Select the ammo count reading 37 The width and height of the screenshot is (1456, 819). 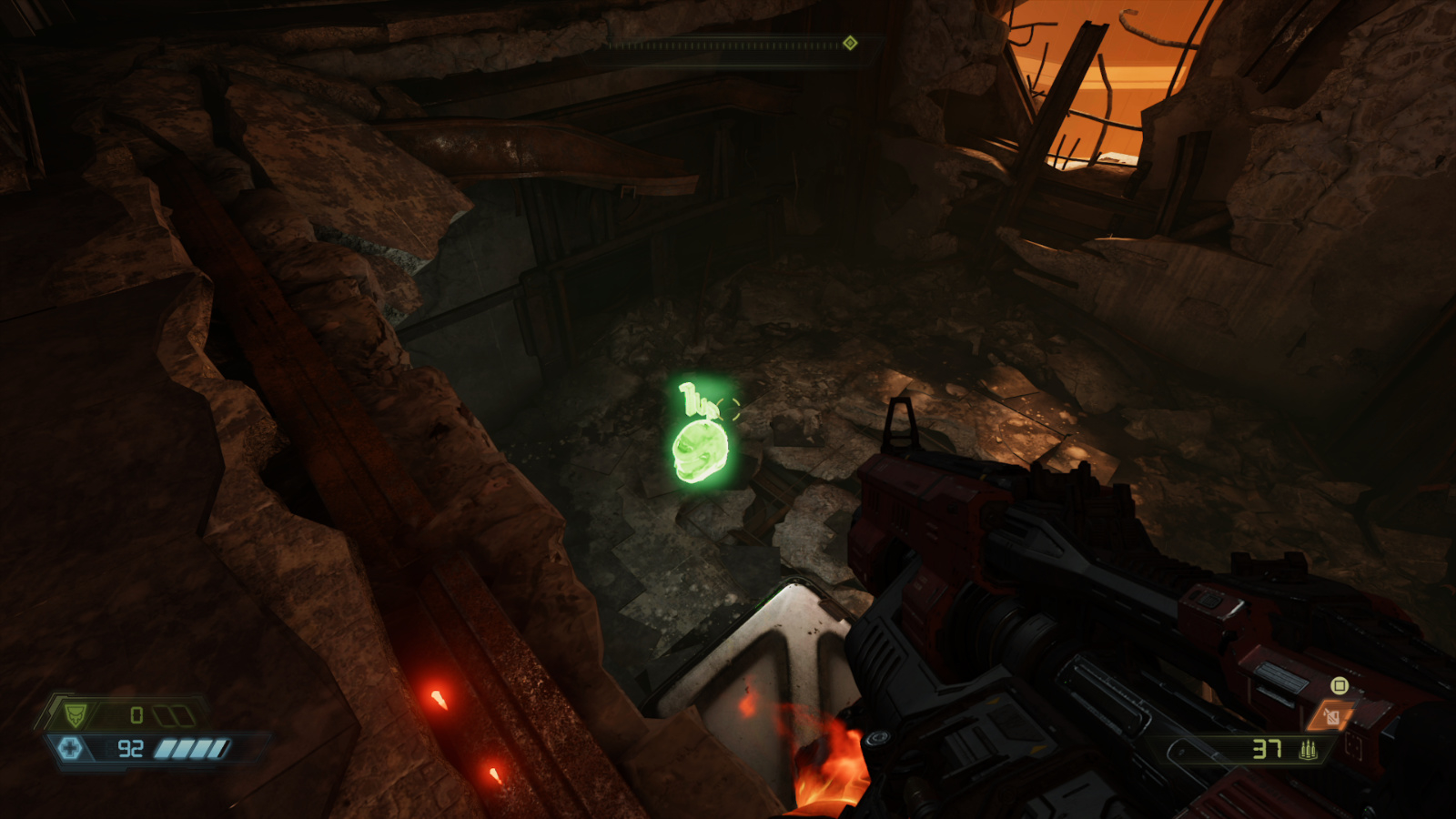[1267, 749]
